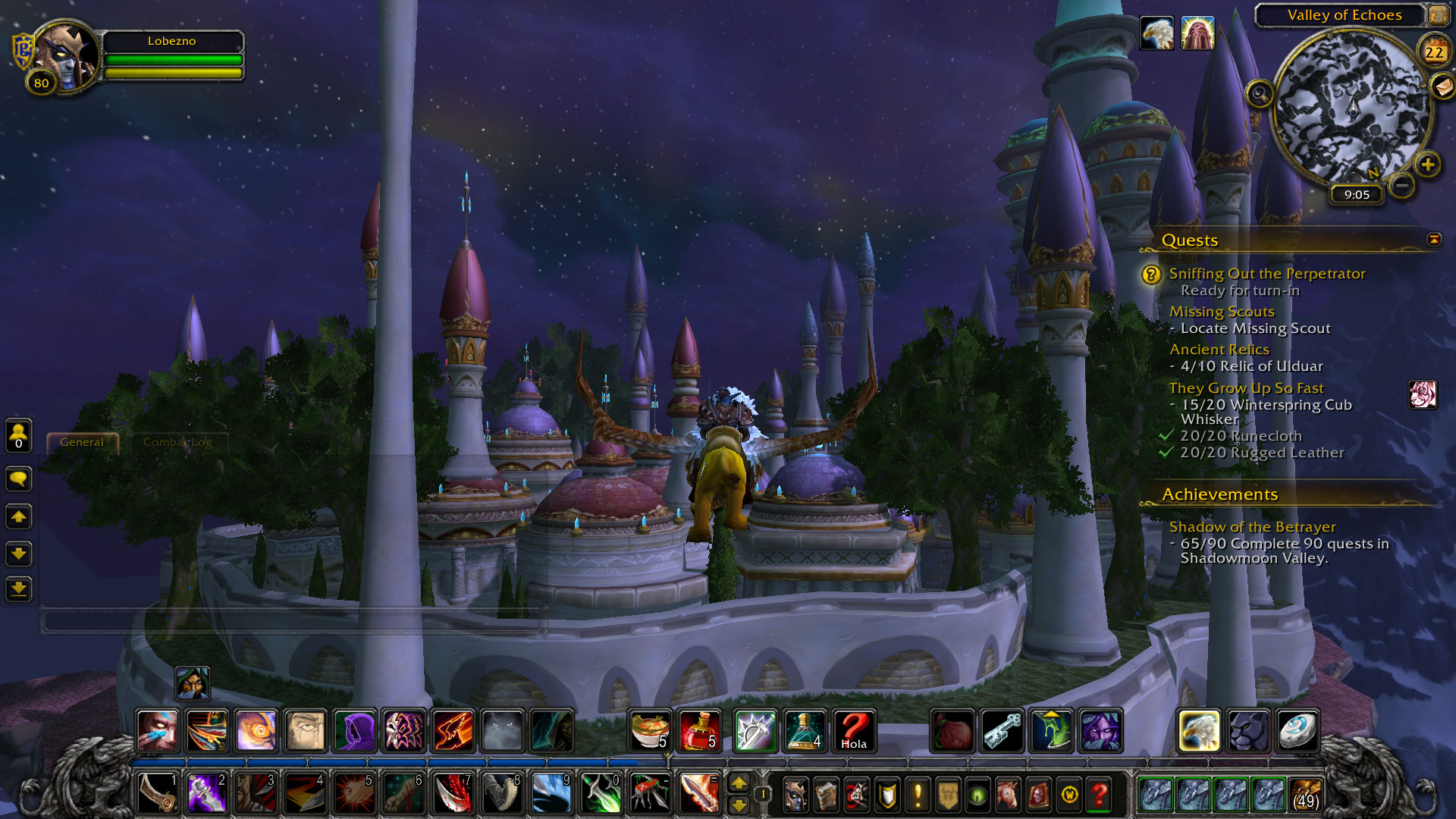The height and width of the screenshot is (819, 1456).
Task: Open the Missing Scouts quest entry
Action: click(1221, 312)
